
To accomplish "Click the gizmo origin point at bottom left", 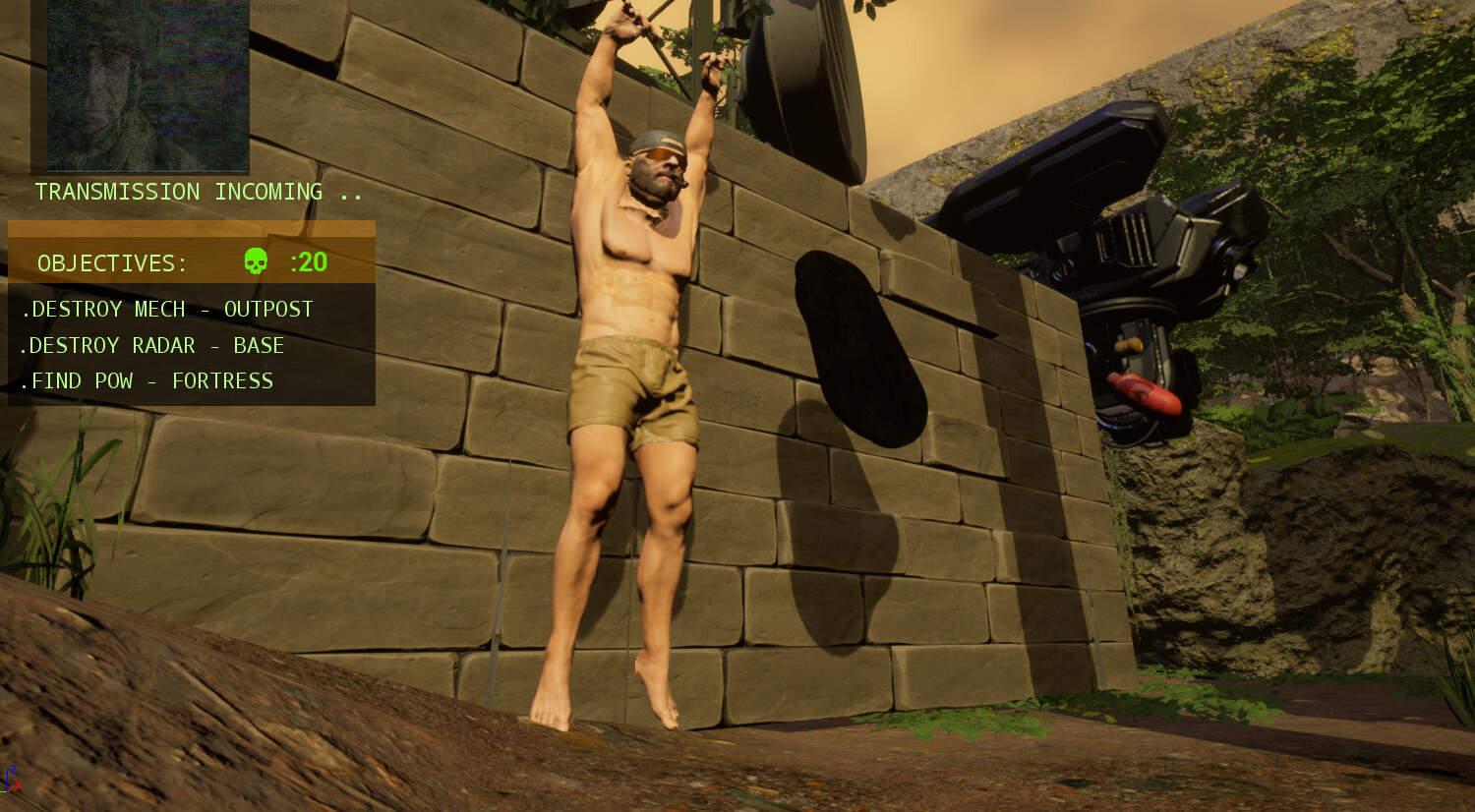I will (8, 791).
